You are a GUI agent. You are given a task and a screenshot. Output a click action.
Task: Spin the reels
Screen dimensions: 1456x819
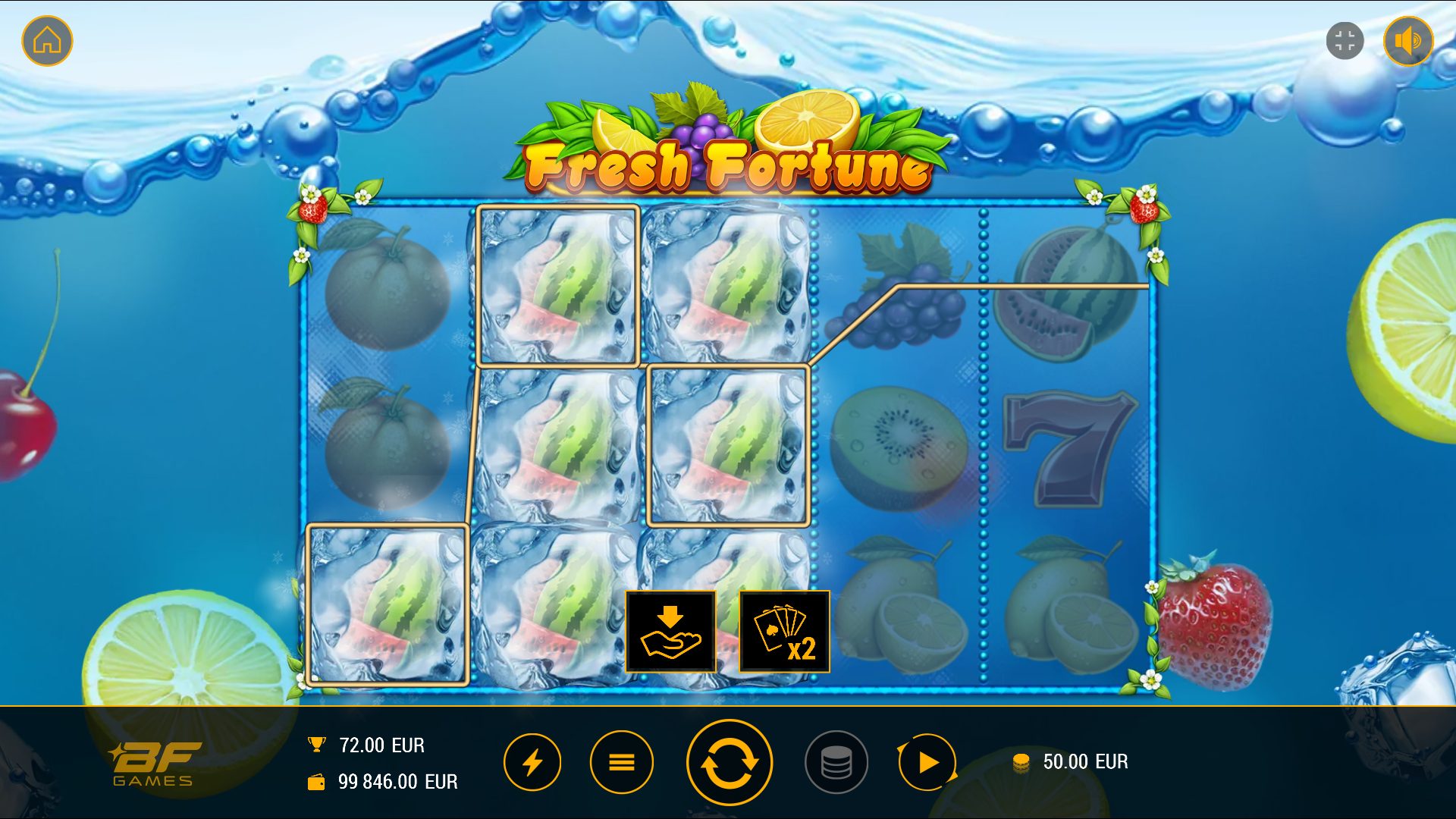(x=729, y=762)
